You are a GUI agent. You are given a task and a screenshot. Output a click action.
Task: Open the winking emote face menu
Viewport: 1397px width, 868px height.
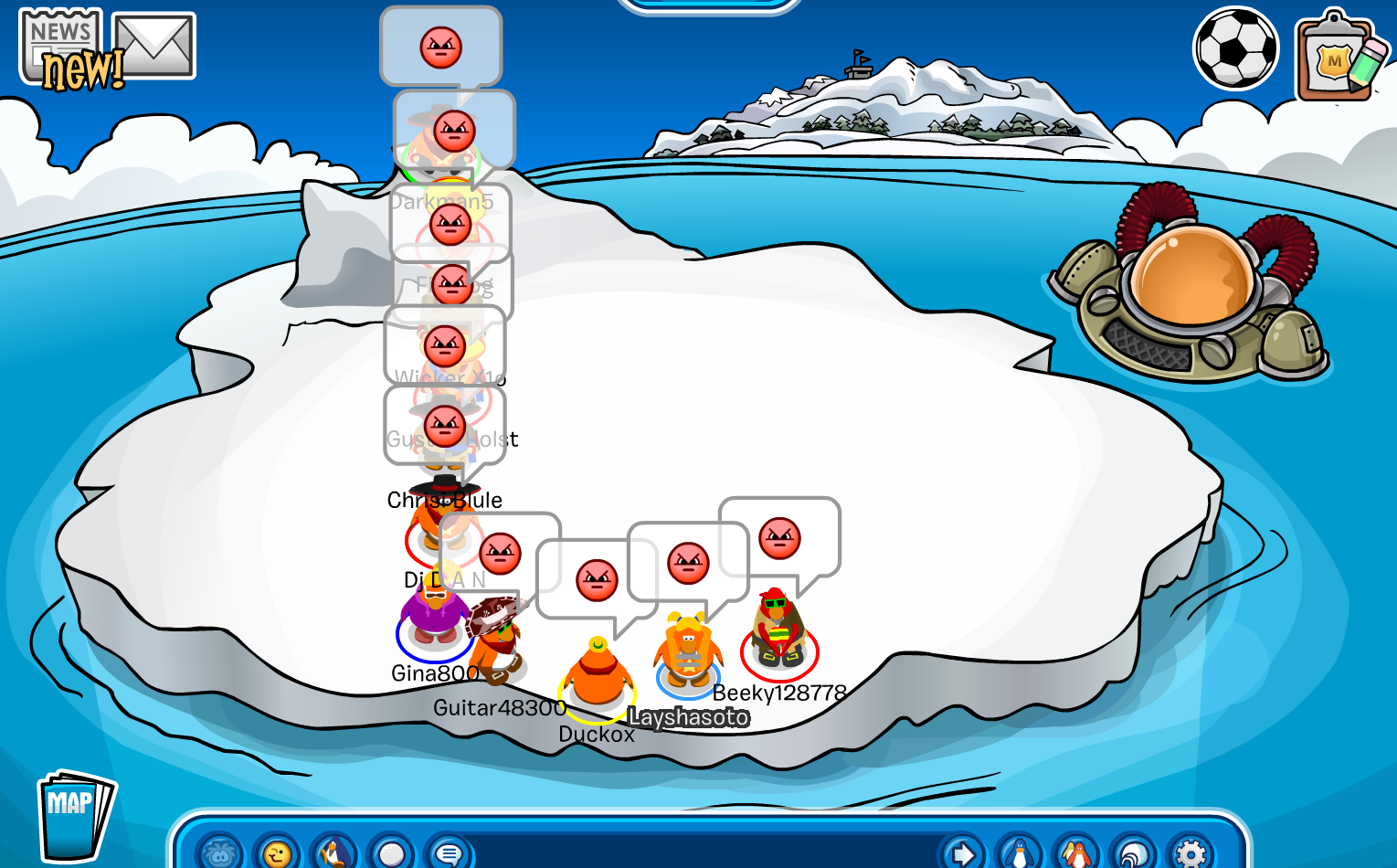277,853
